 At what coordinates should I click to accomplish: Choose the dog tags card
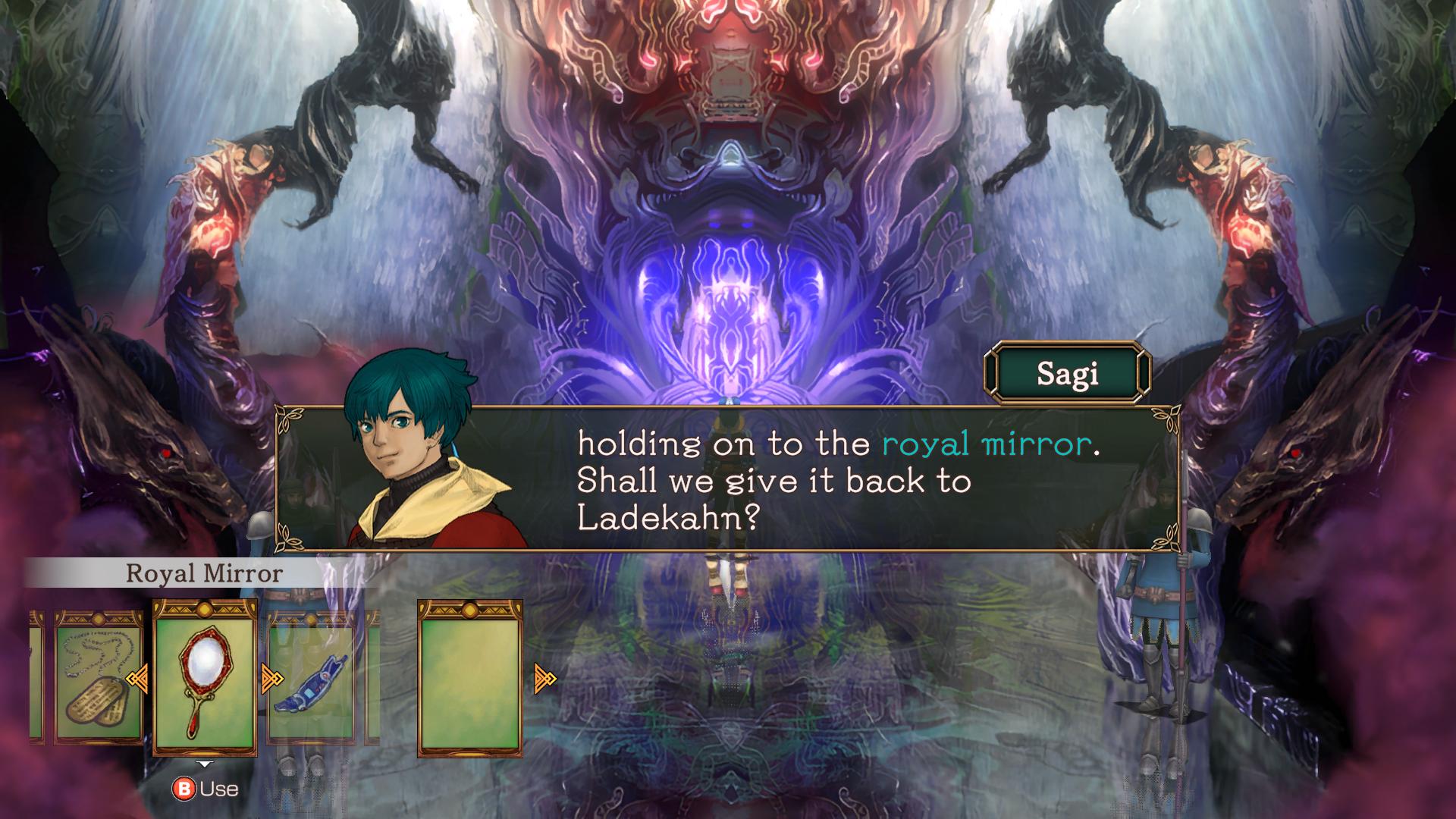point(99,677)
